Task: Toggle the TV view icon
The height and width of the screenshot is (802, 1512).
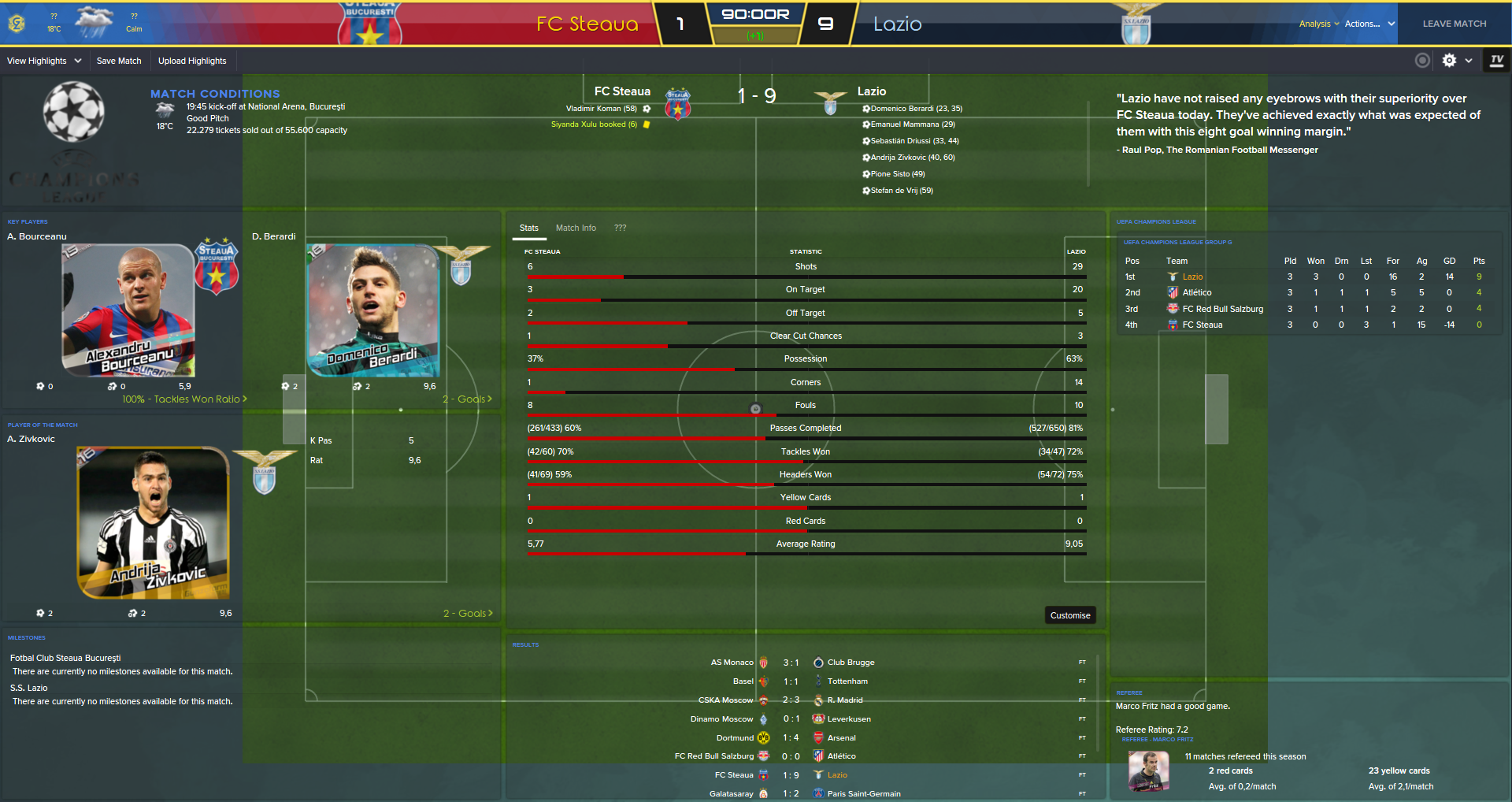Action: pos(1497,61)
